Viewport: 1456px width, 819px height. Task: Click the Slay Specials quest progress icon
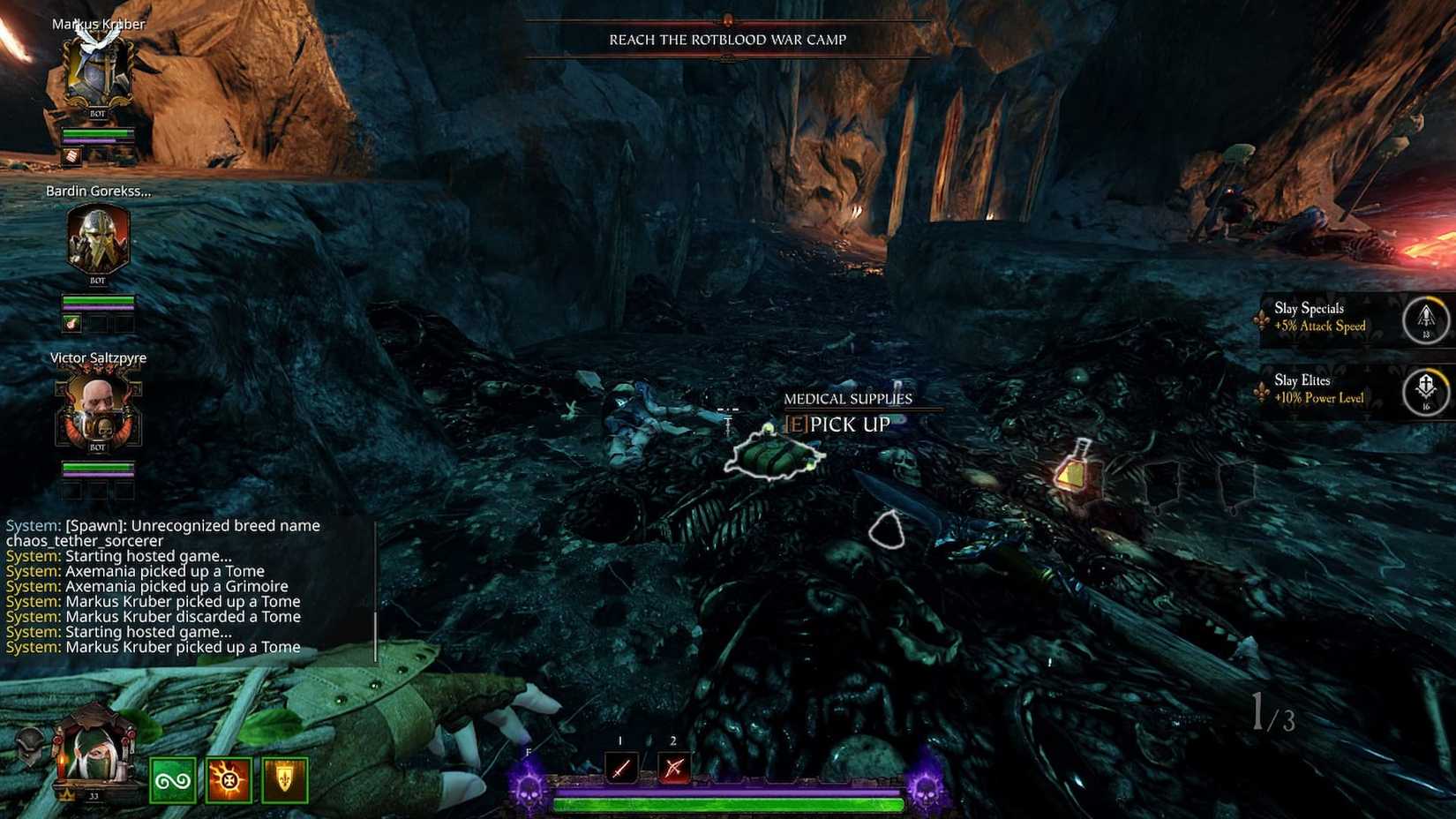(x=1426, y=319)
